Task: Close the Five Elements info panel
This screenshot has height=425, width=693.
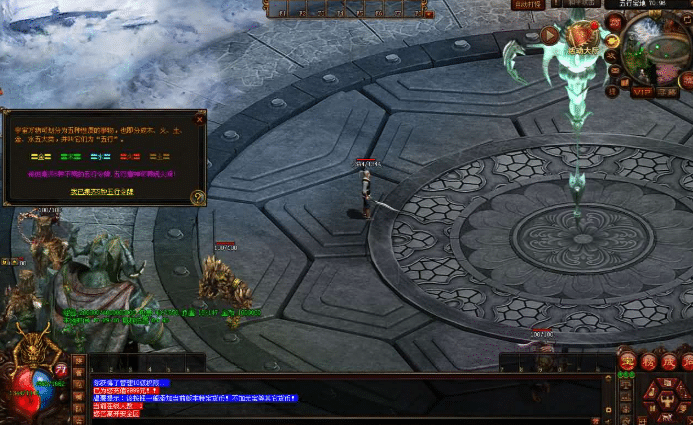Action: point(199,119)
